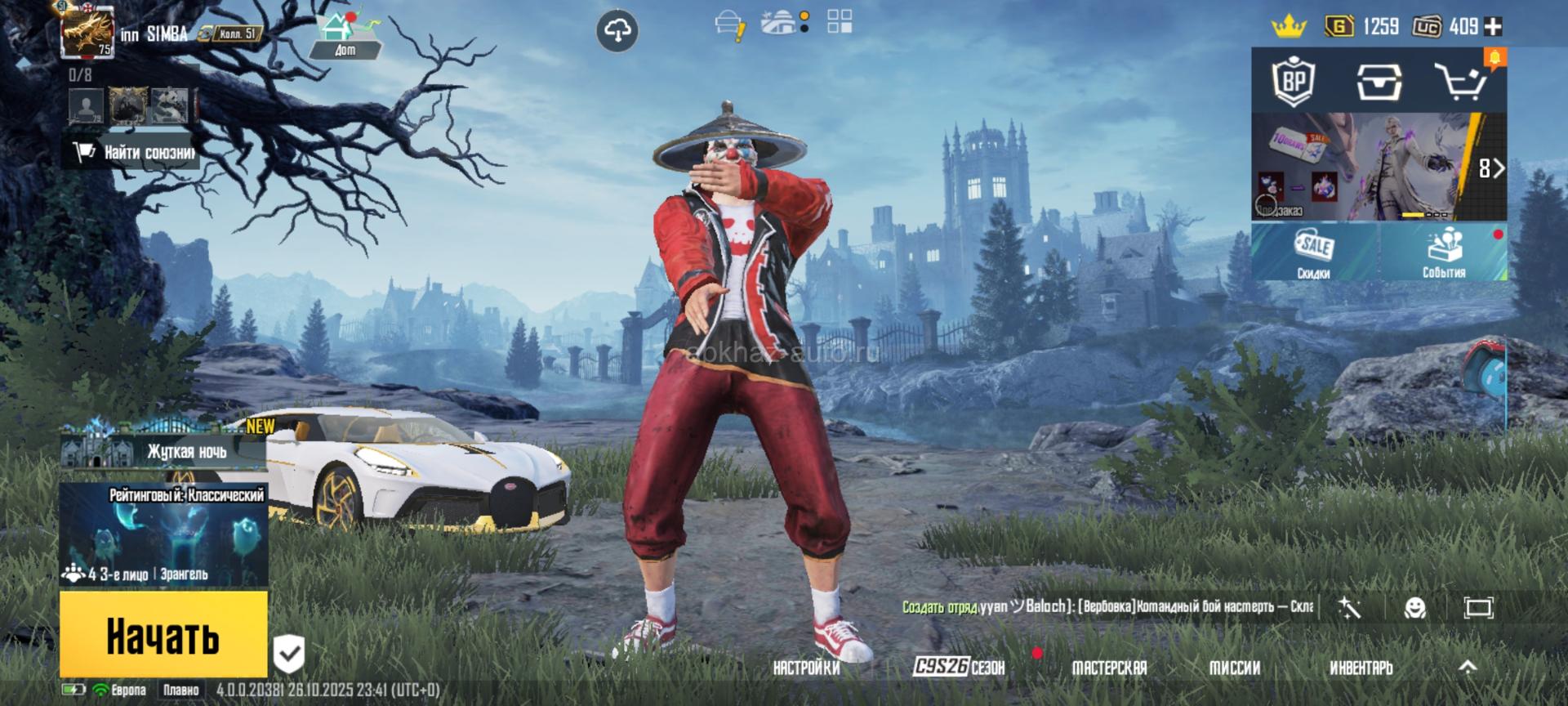1568x706 pixels.
Task: Open the emote smiley face icon
Action: tap(1414, 607)
